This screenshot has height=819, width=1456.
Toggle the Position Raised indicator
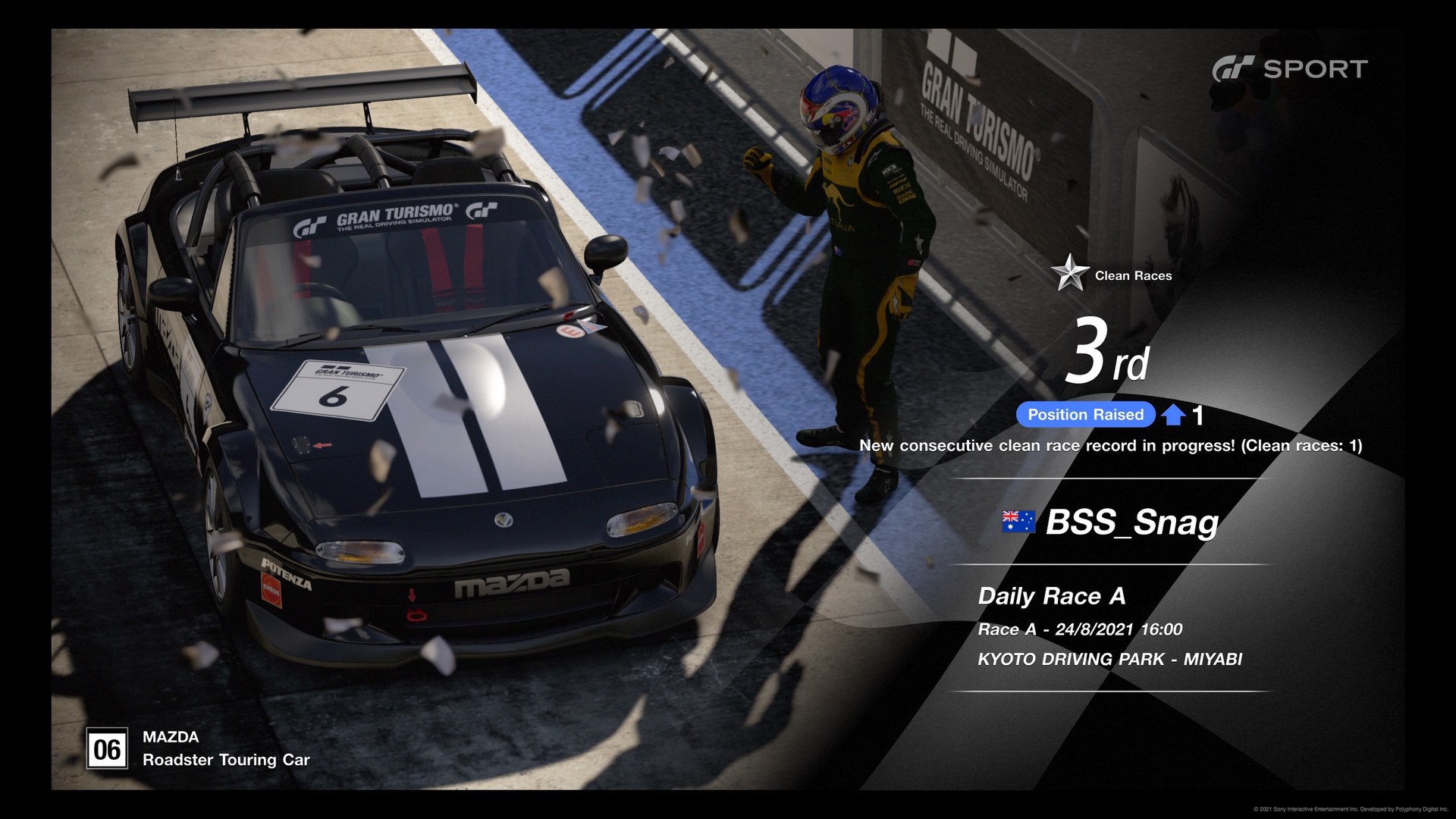pos(1085,414)
